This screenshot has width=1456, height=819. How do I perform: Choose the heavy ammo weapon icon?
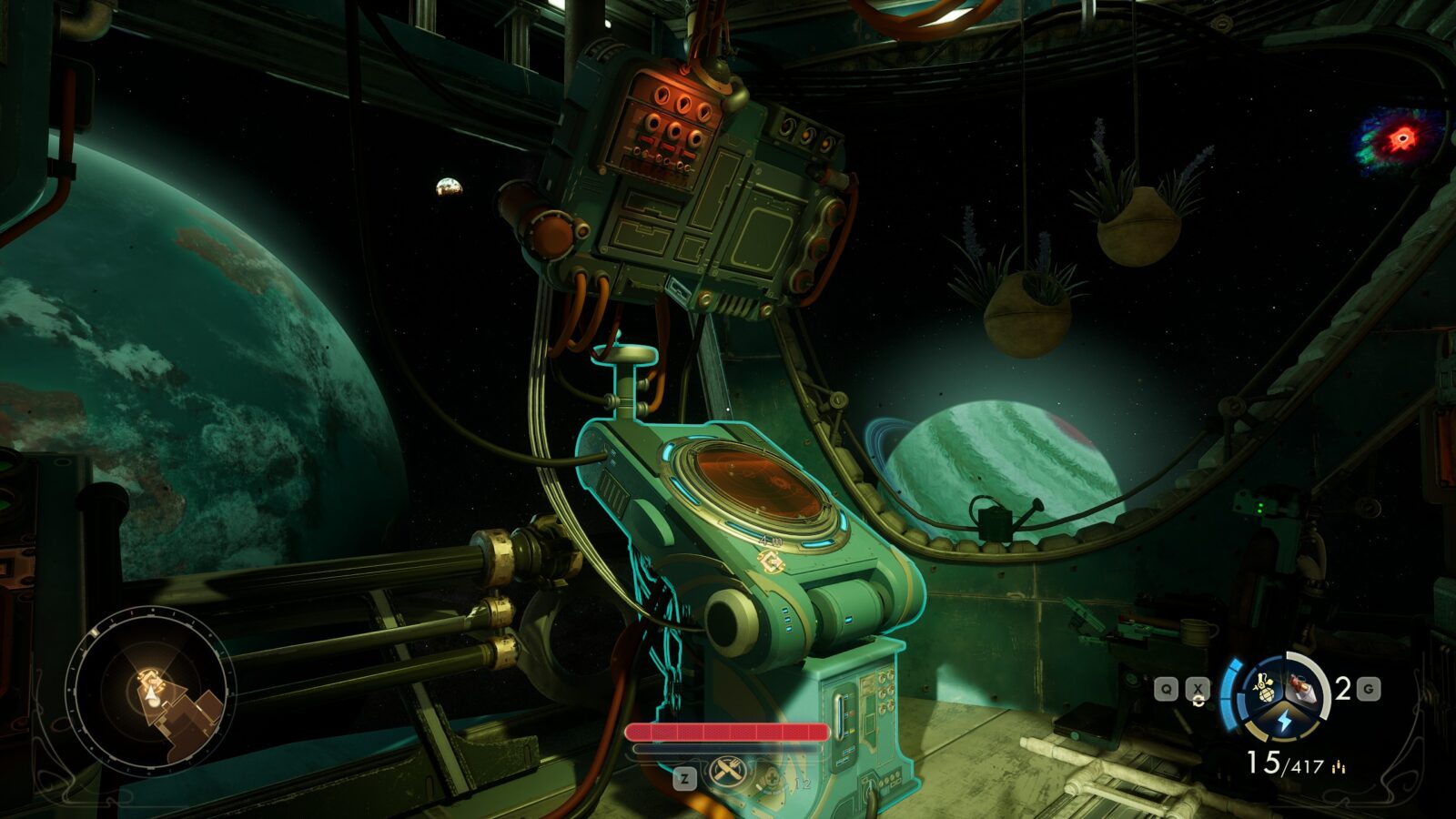point(1302,688)
